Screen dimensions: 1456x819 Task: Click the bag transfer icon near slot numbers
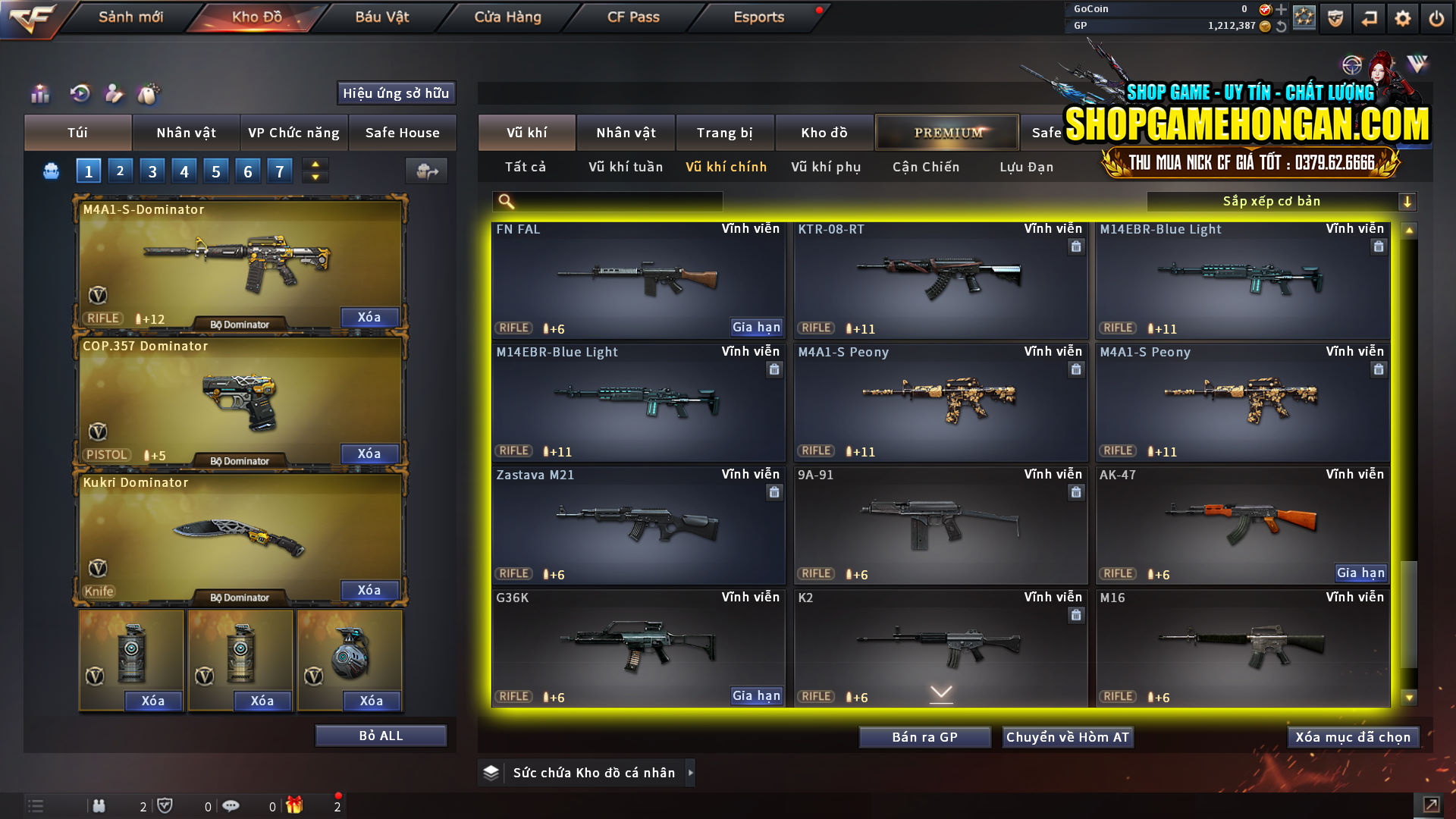[426, 171]
